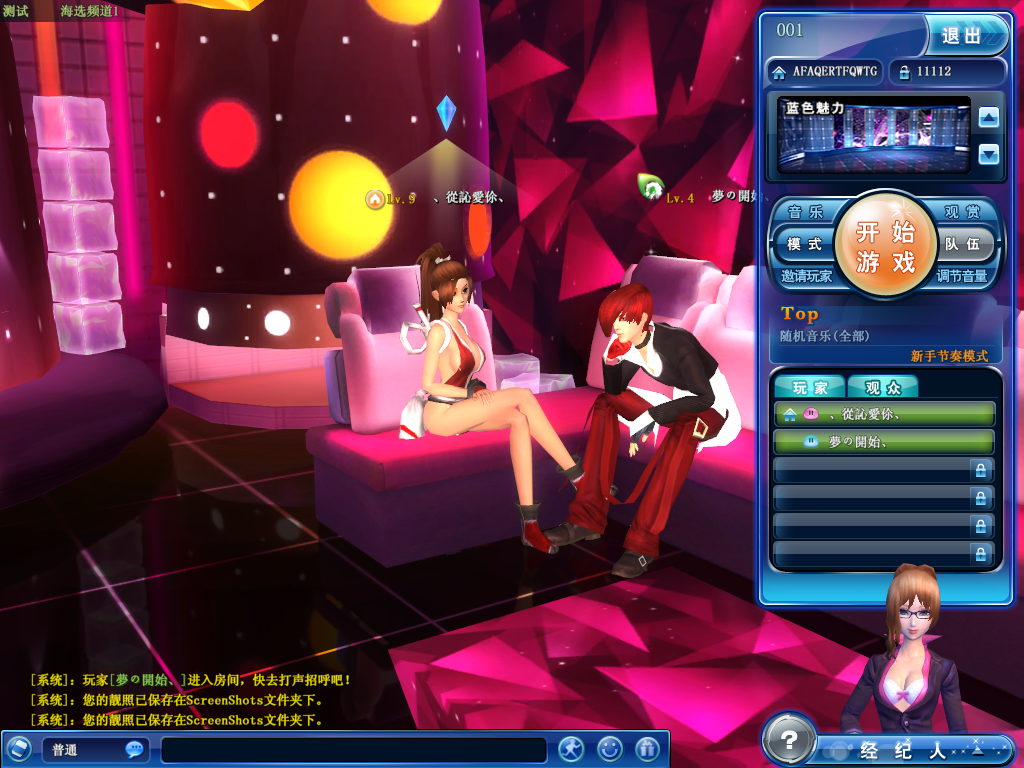Image resolution: width=1024 pixels, height=768 pixels.
Task: Choose the 模式 mode button
Action: click(x=804, y=244)
